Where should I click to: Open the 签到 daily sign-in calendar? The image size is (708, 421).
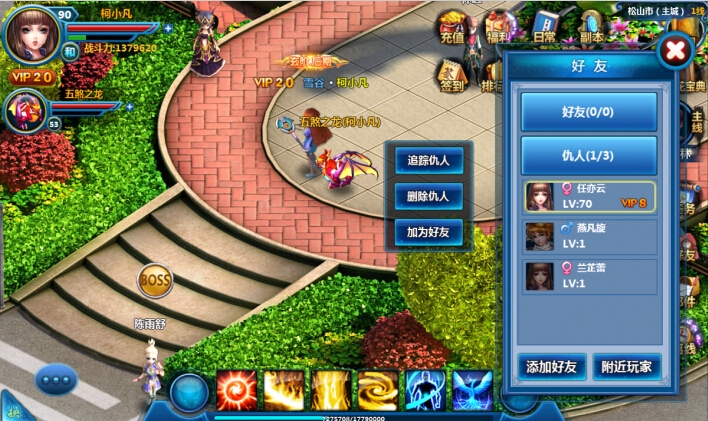coord(452,75)
